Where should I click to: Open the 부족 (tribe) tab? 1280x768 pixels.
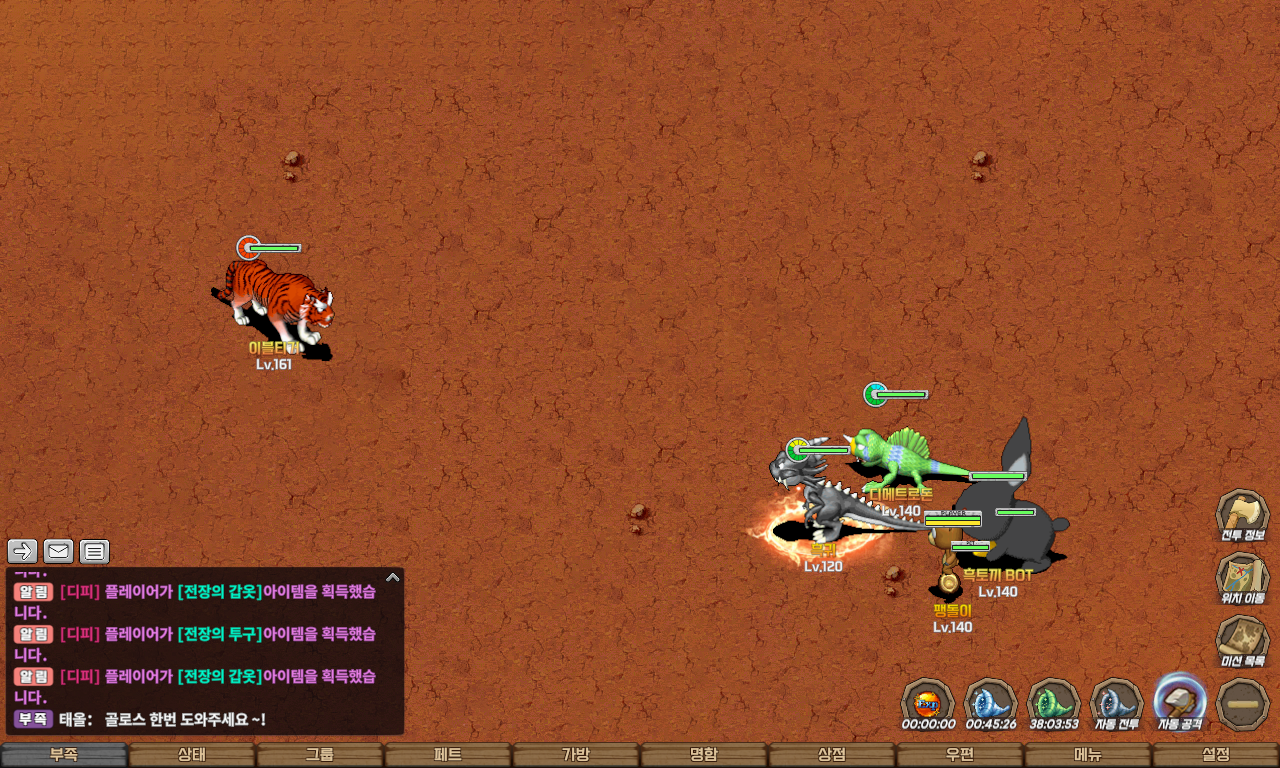point(64,755)
